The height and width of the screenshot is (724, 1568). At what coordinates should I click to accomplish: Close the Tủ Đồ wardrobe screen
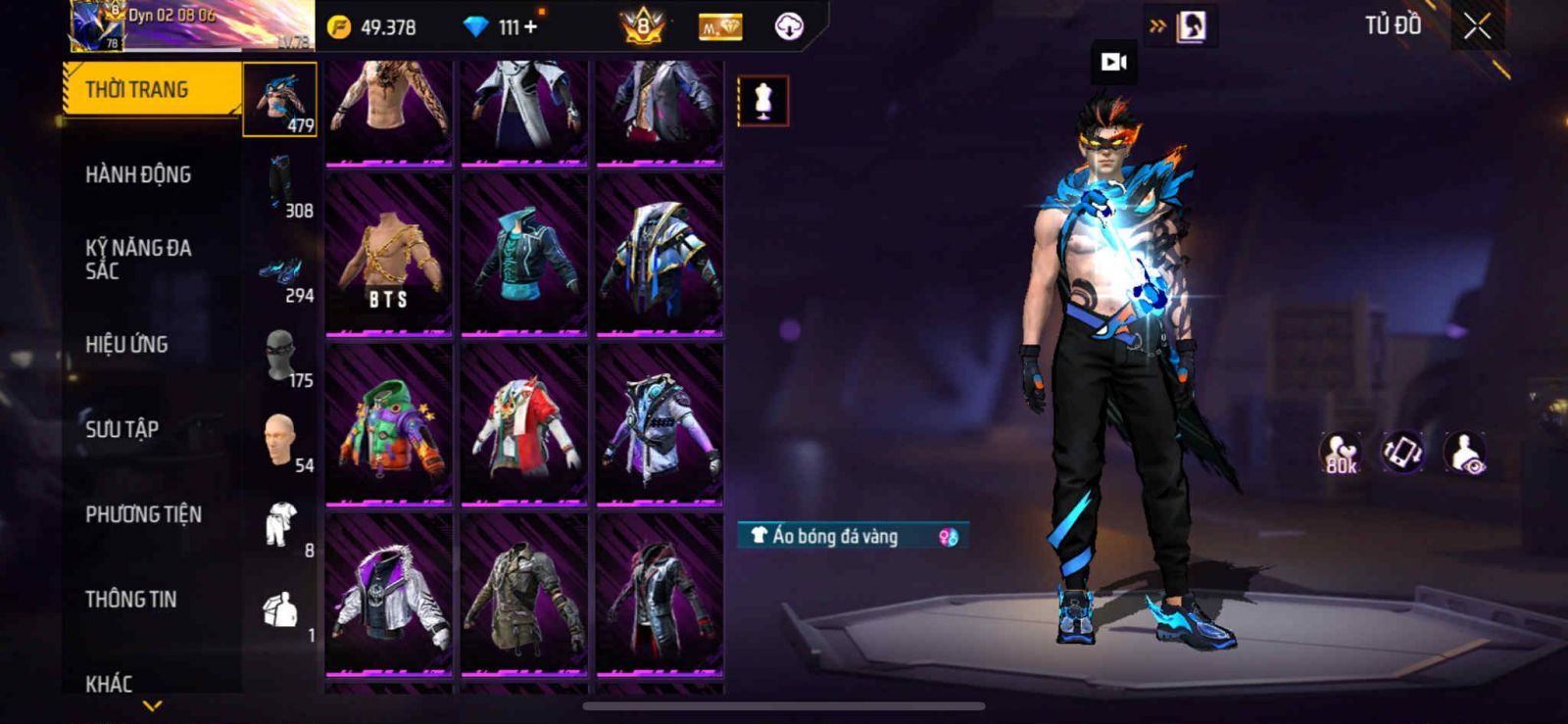[1477, 27]
